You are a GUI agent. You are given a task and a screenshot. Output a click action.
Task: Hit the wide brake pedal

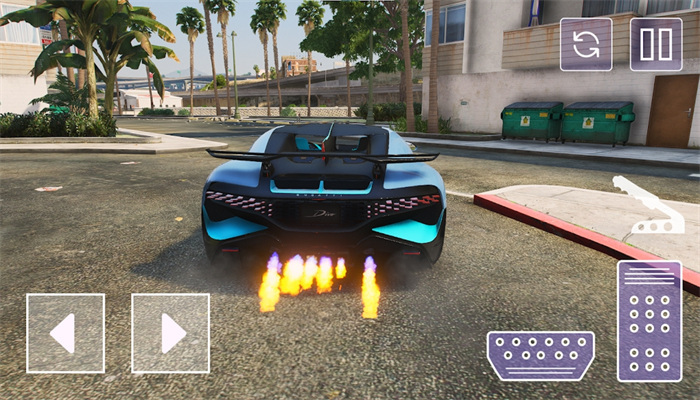click(540, 355)
